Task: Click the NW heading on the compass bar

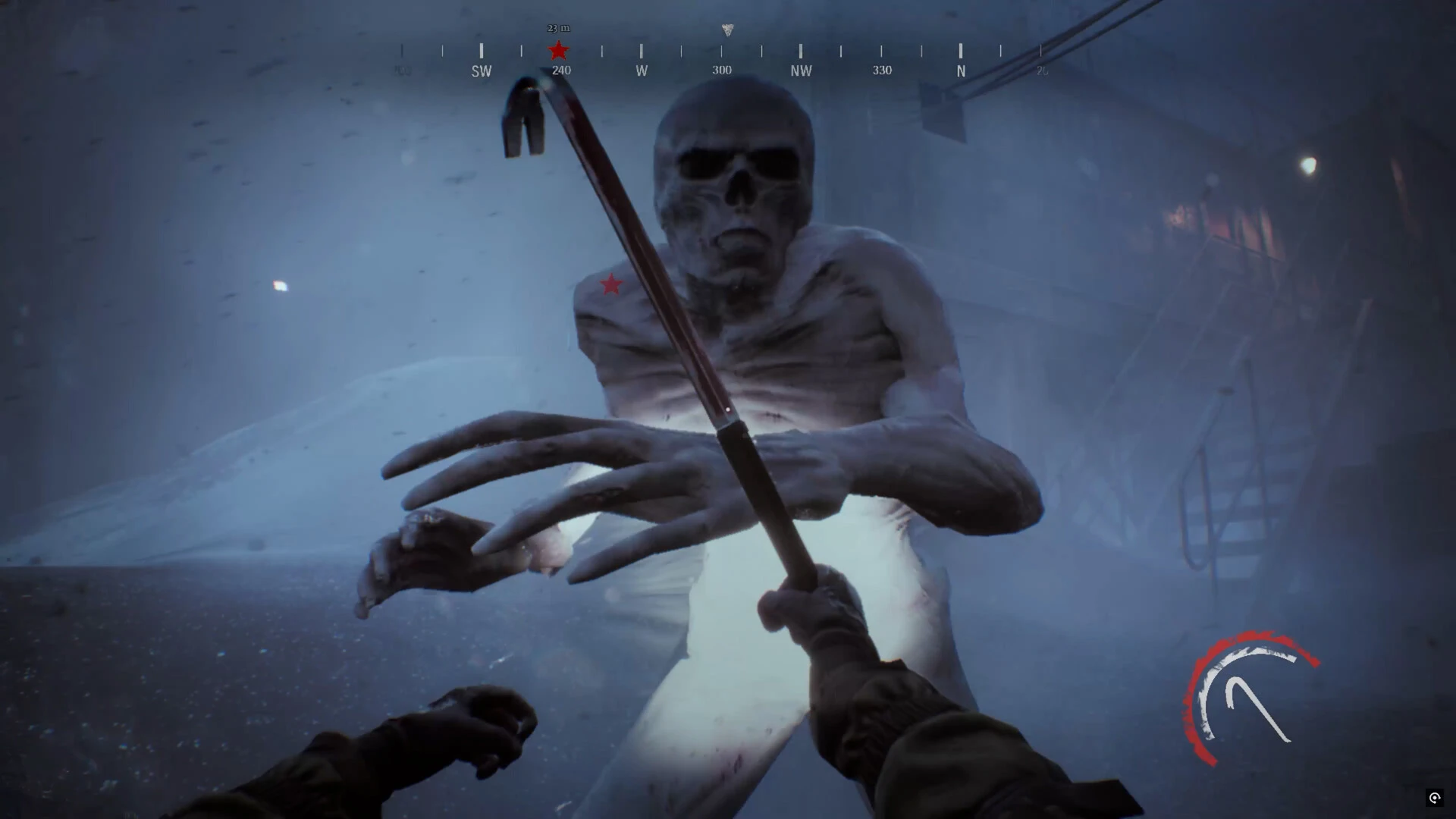Action: coord(801,70)
